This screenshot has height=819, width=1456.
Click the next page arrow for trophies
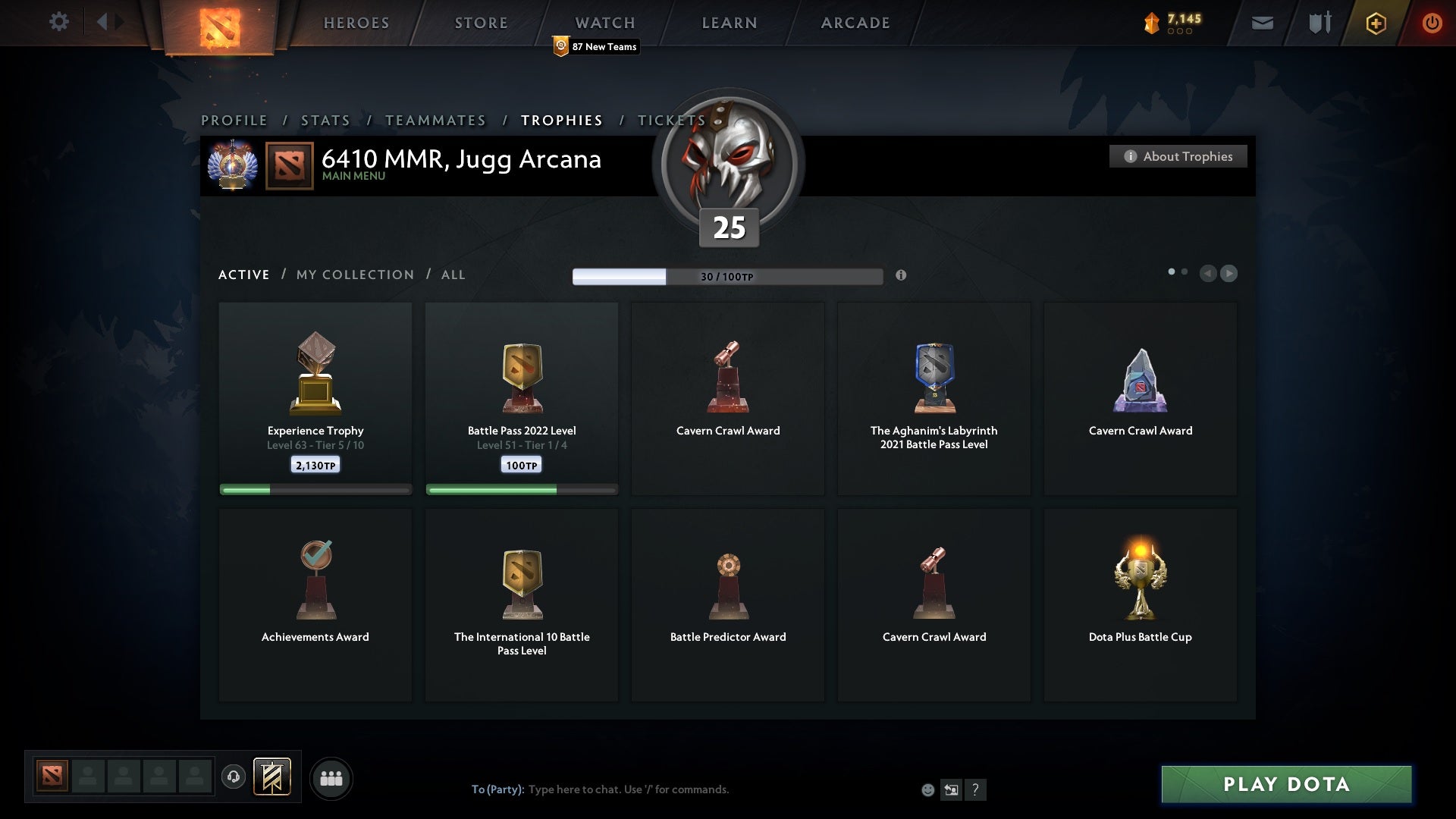(x=1229, y=274)
